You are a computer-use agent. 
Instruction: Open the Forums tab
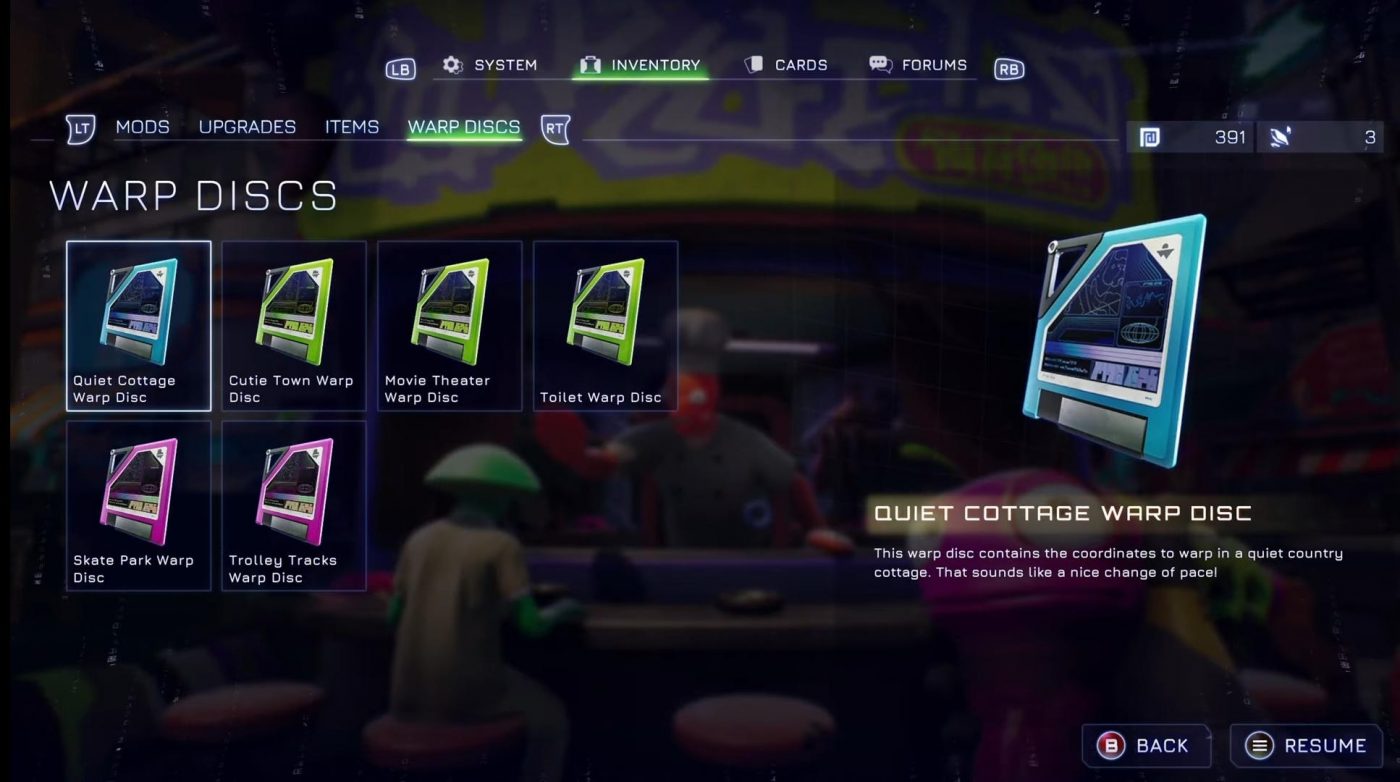918,65
